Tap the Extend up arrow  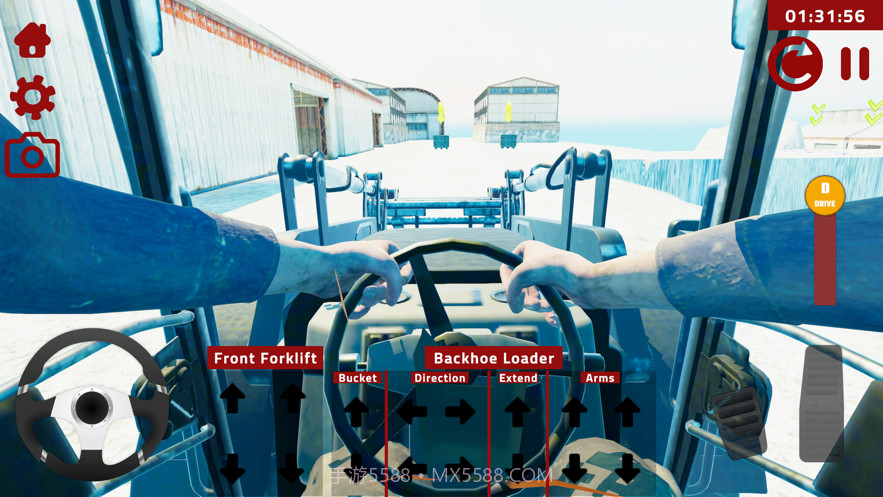pos(518,410)
